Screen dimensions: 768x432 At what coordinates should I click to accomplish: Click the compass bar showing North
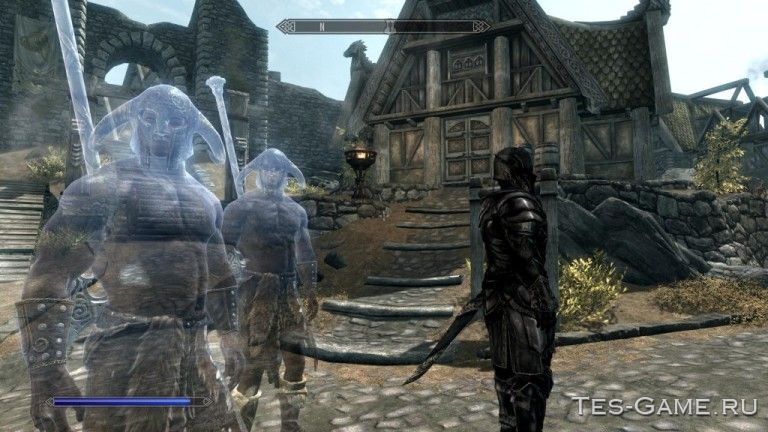[x=384, y=26]
